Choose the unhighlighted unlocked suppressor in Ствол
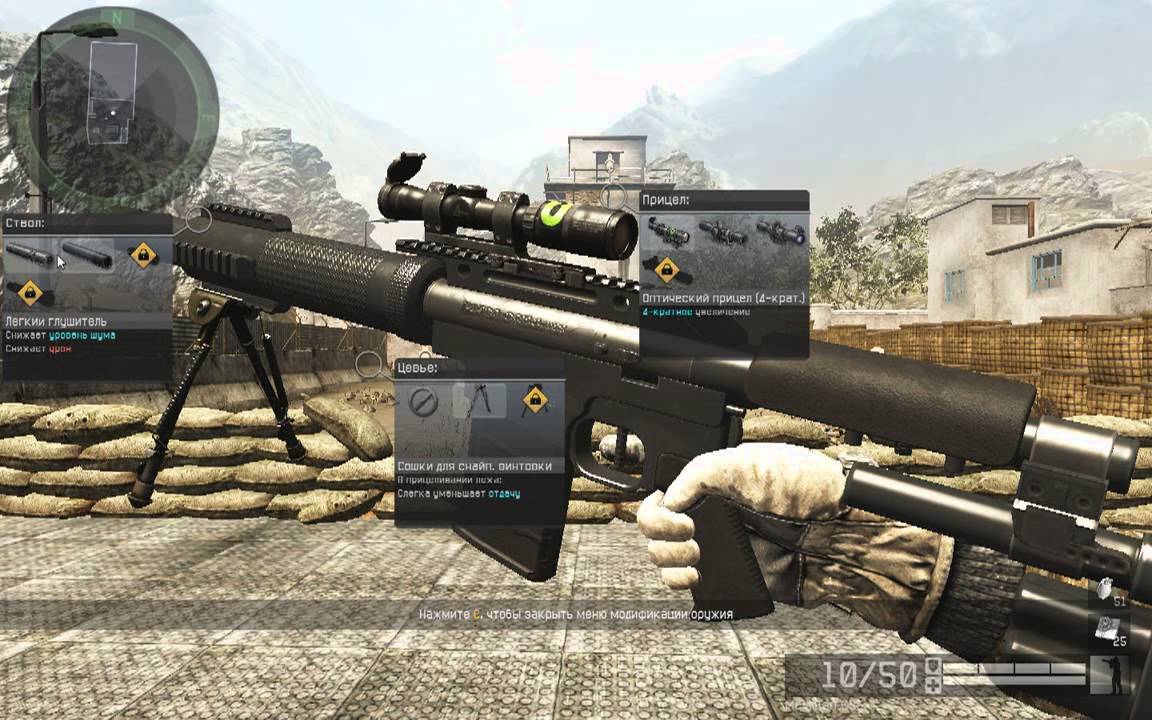This screenshot has width=1152, height=720. click(x=30, y=255)
